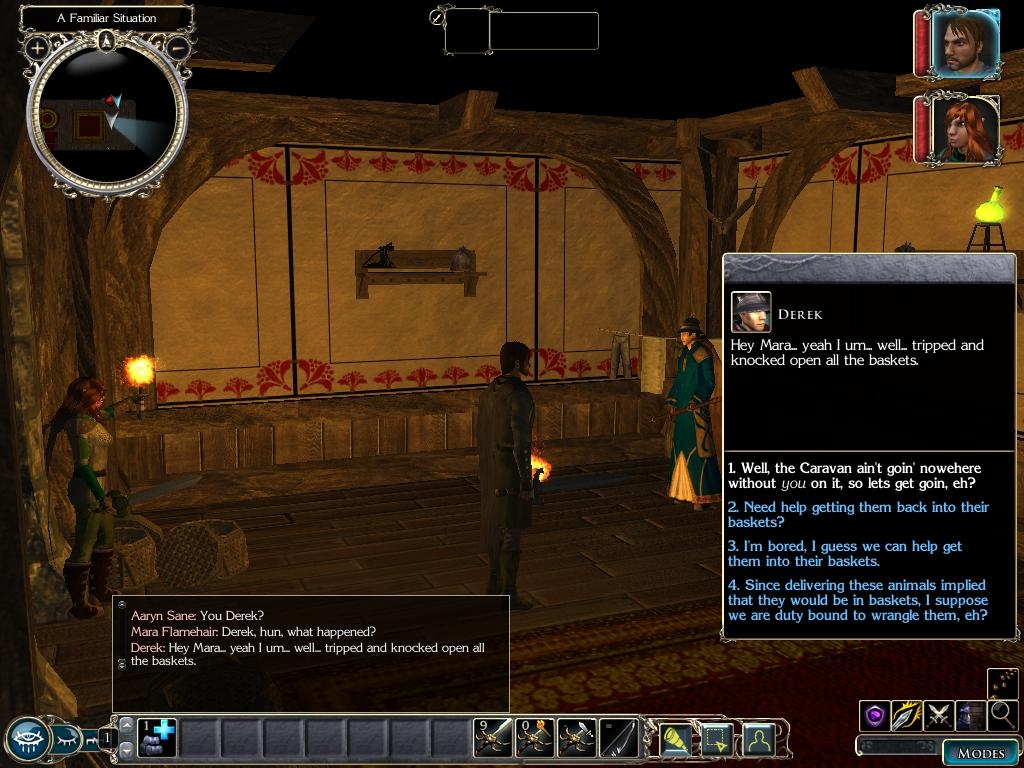Use the healing kit hotbar slot
1024x768 pixels.
click(x=156, y=738)
